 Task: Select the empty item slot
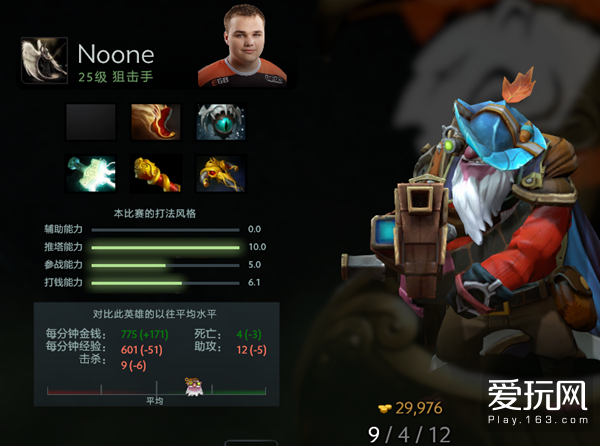coord(91,122)
